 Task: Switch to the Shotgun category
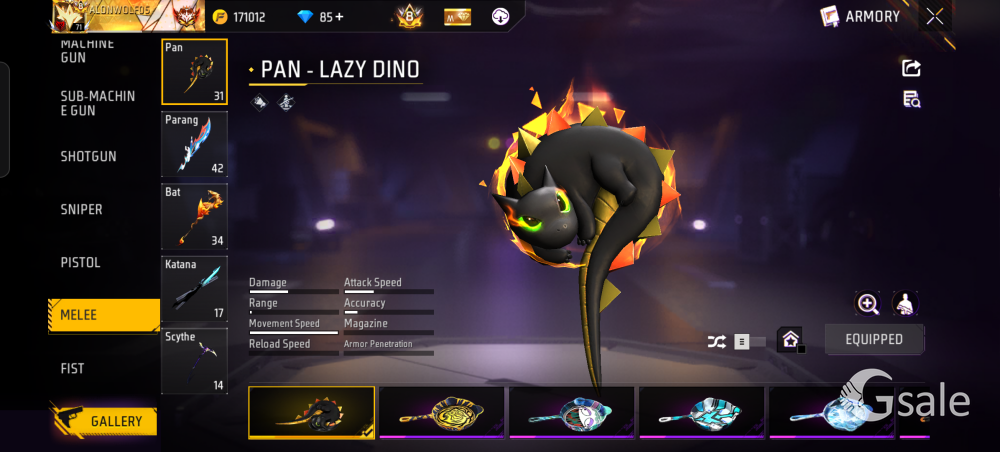[x=89, y=157]
